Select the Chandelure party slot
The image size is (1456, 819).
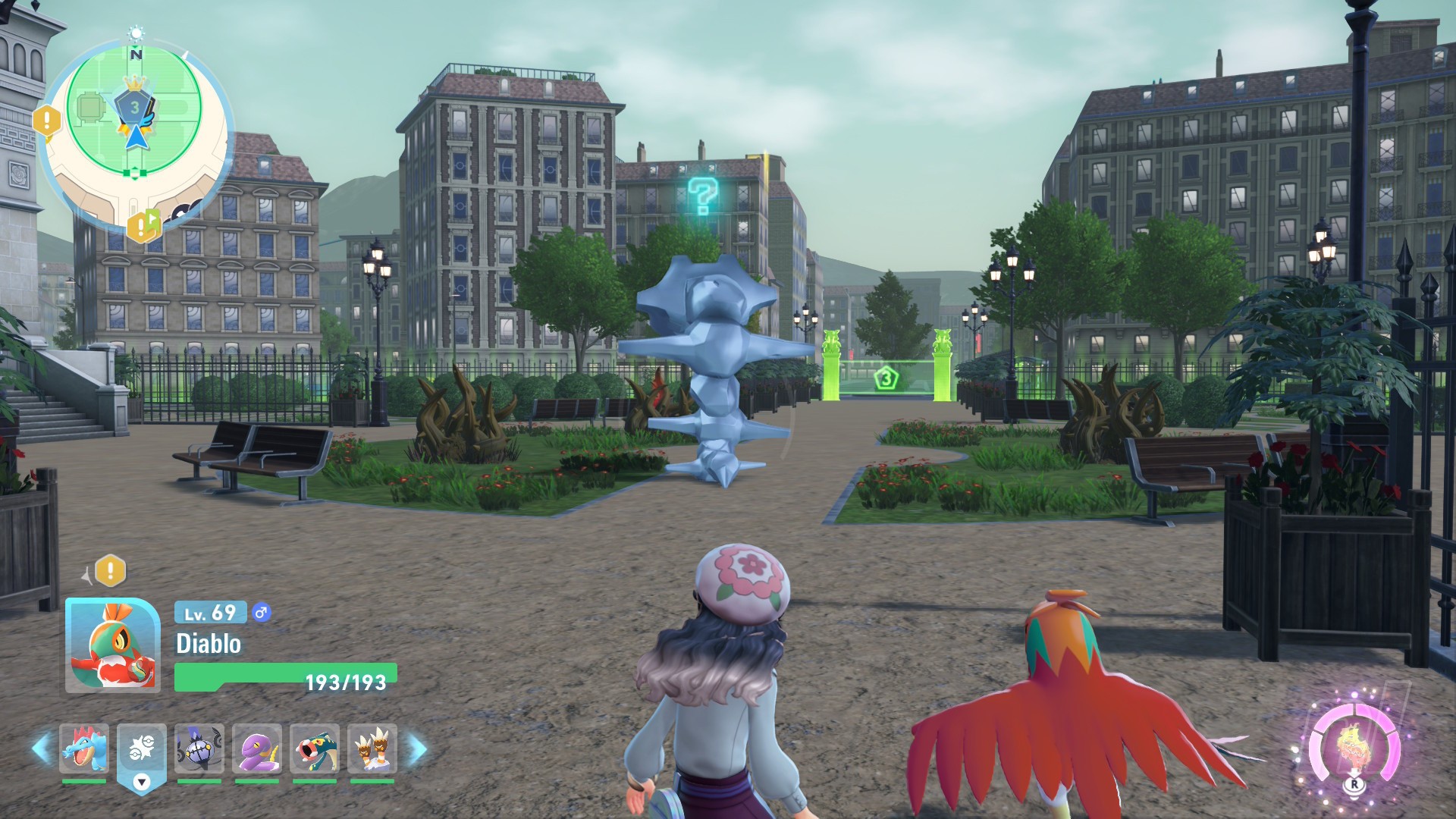pyautogui.click(x=199, y=748)
